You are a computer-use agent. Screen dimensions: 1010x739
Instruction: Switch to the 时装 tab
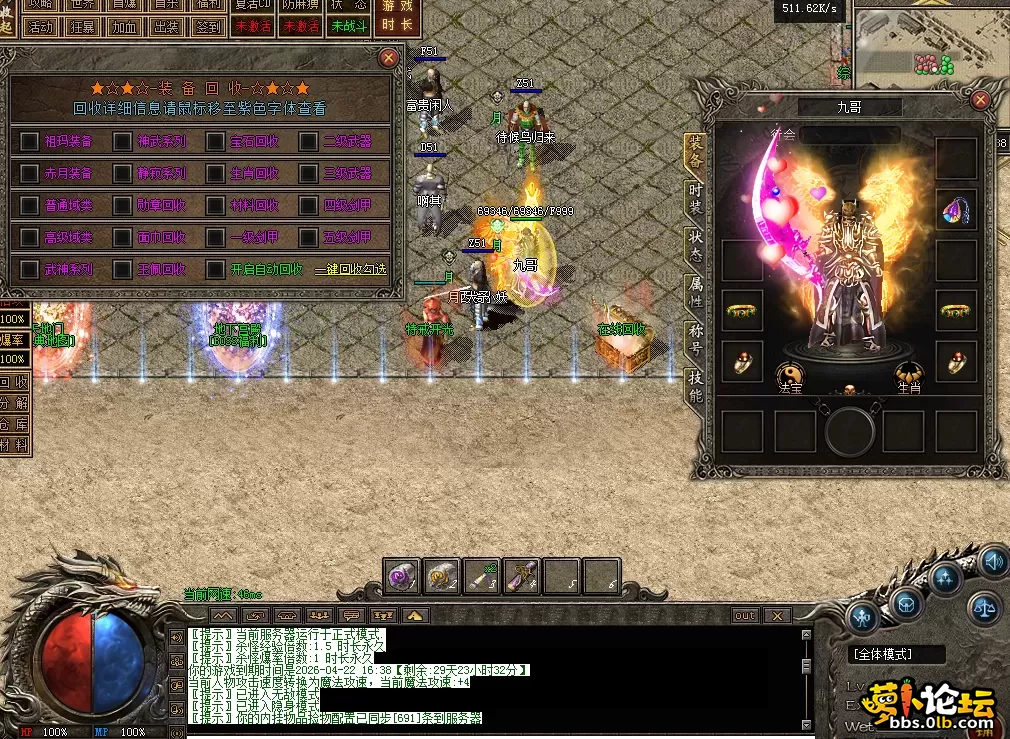click(x=696, y=196)
